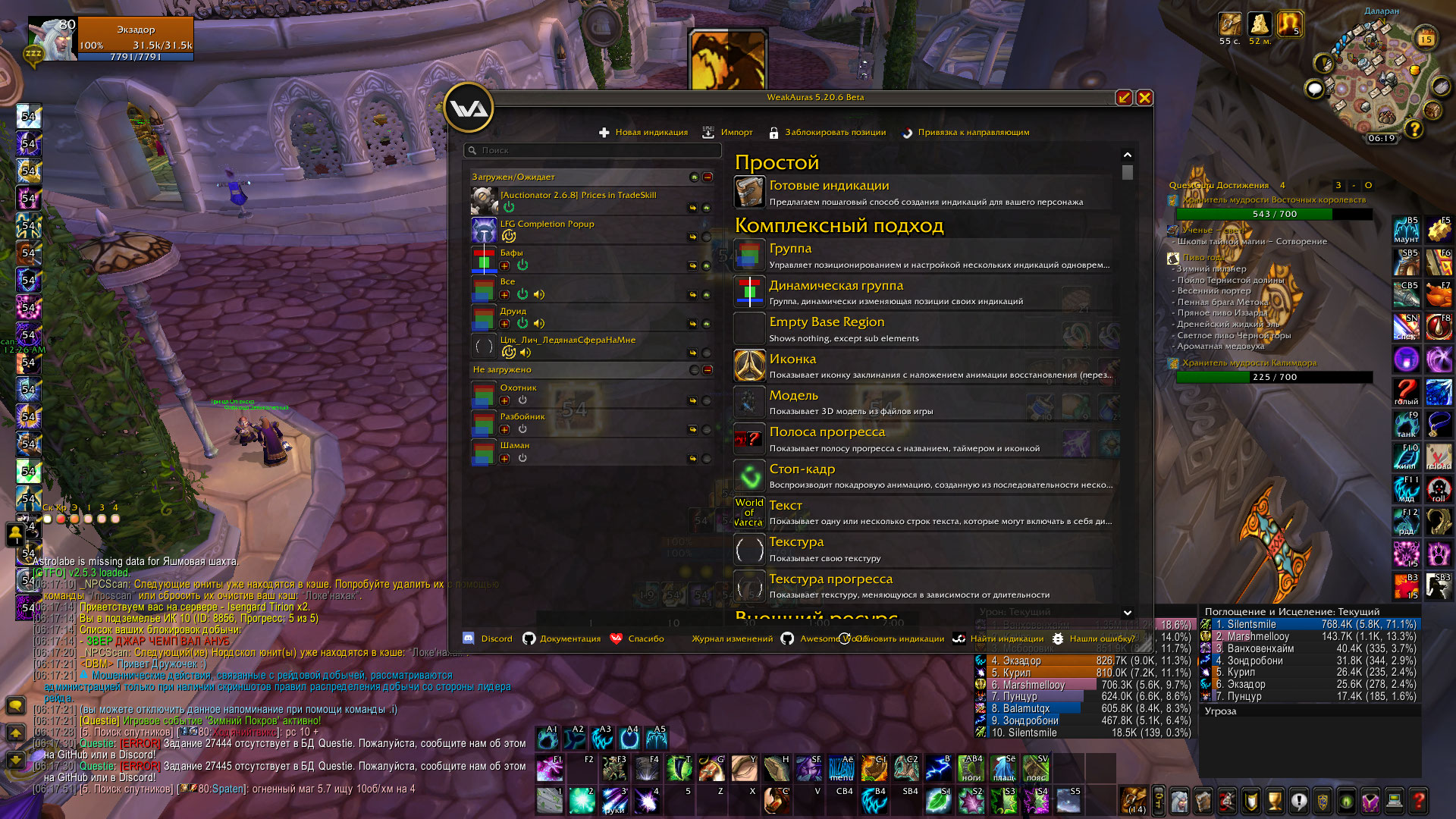Image resolution: width=1456 pixels, height=819 pixels.
Task: Expand the Бафы group with plus button
Action: [x=505, y=265]
